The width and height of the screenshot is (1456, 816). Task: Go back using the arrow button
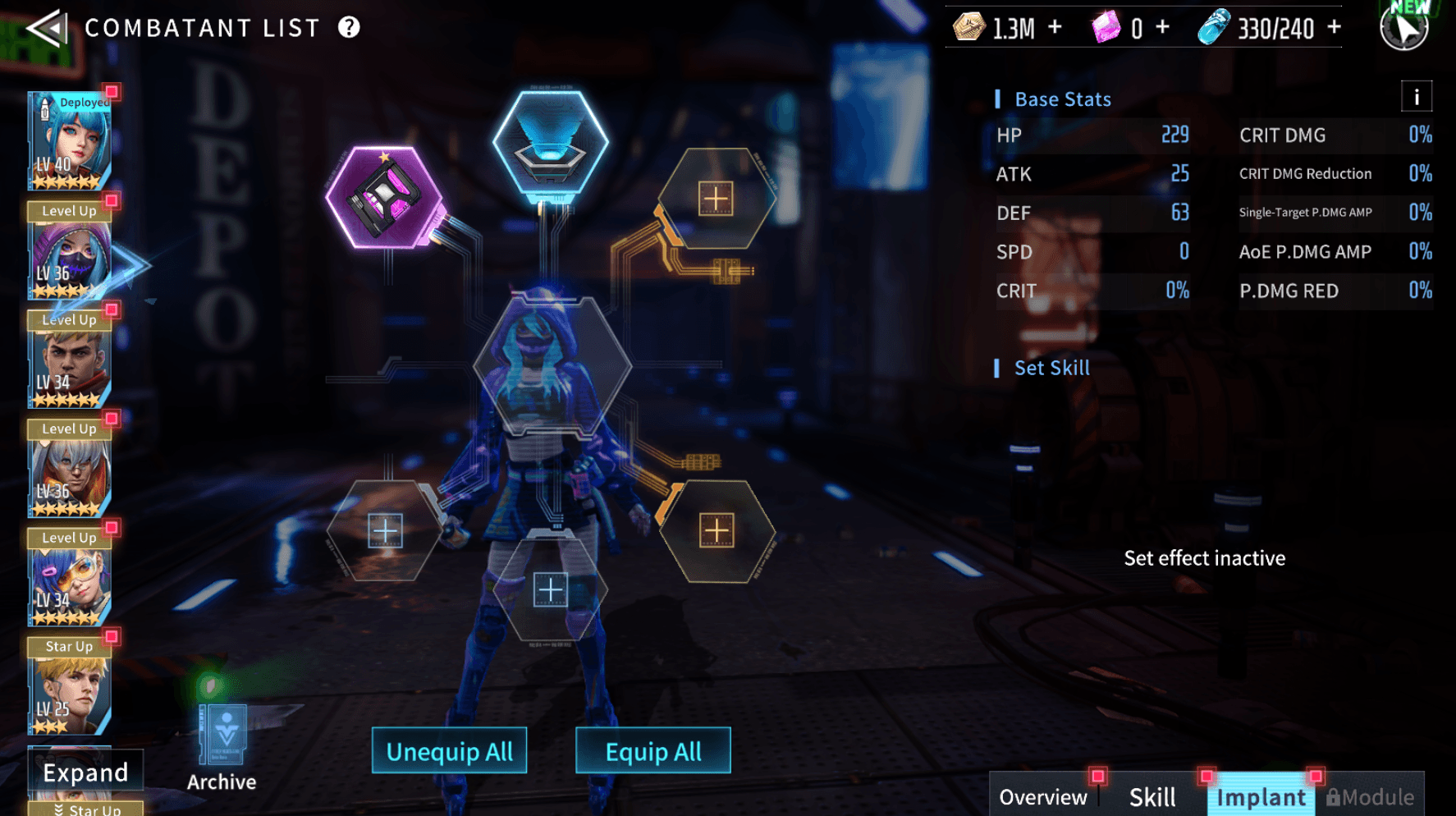pos(47,29)
